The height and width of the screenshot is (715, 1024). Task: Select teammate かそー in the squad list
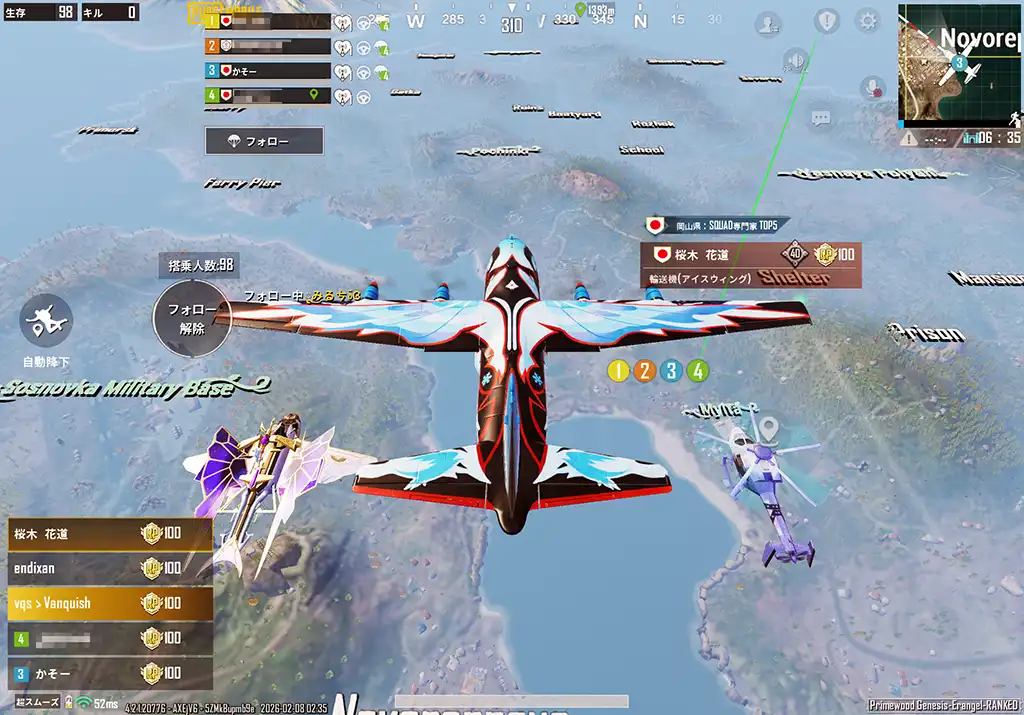(268, 71)
